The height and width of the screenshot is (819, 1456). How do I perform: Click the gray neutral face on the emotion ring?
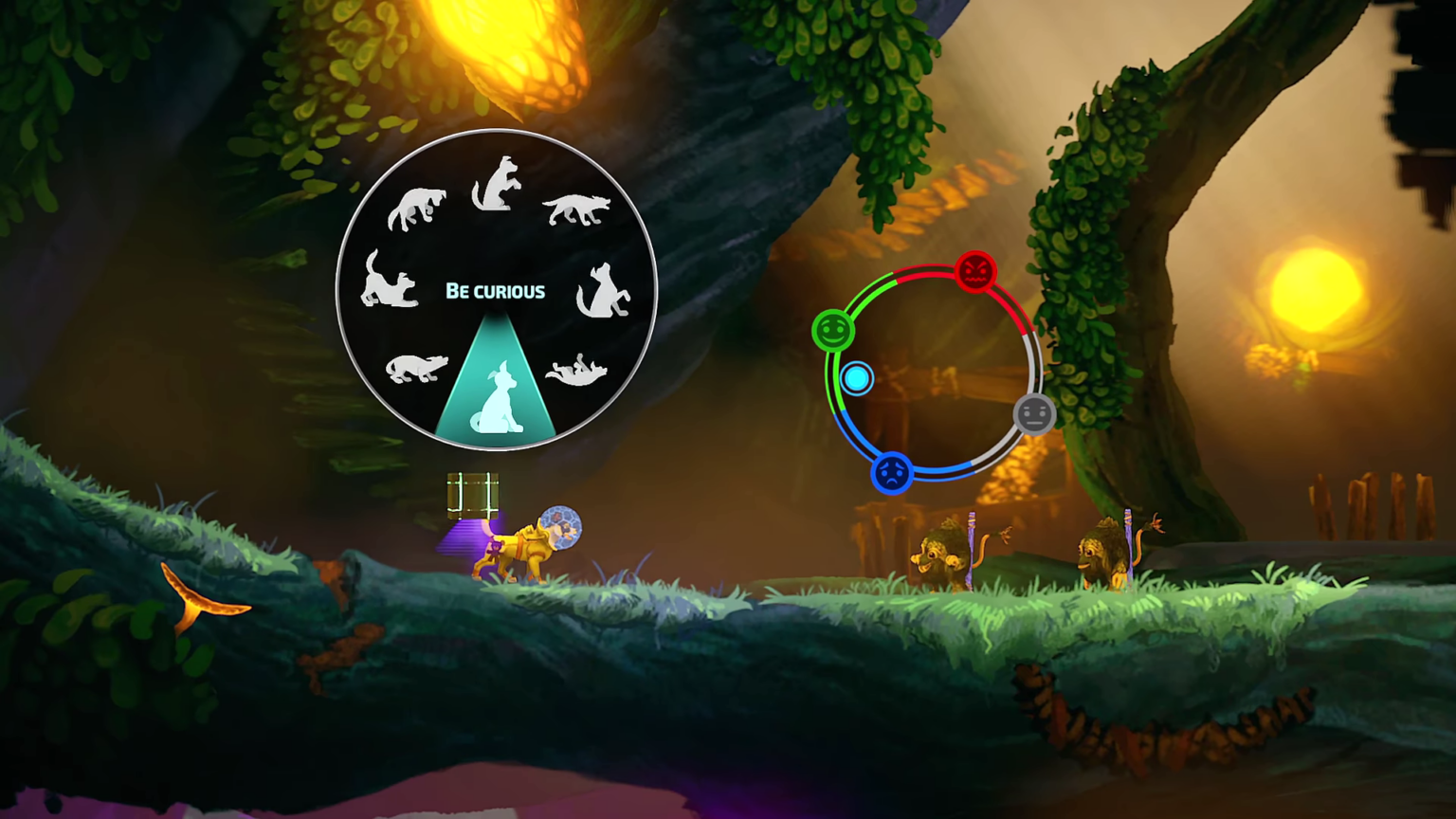click(1033, 412)
